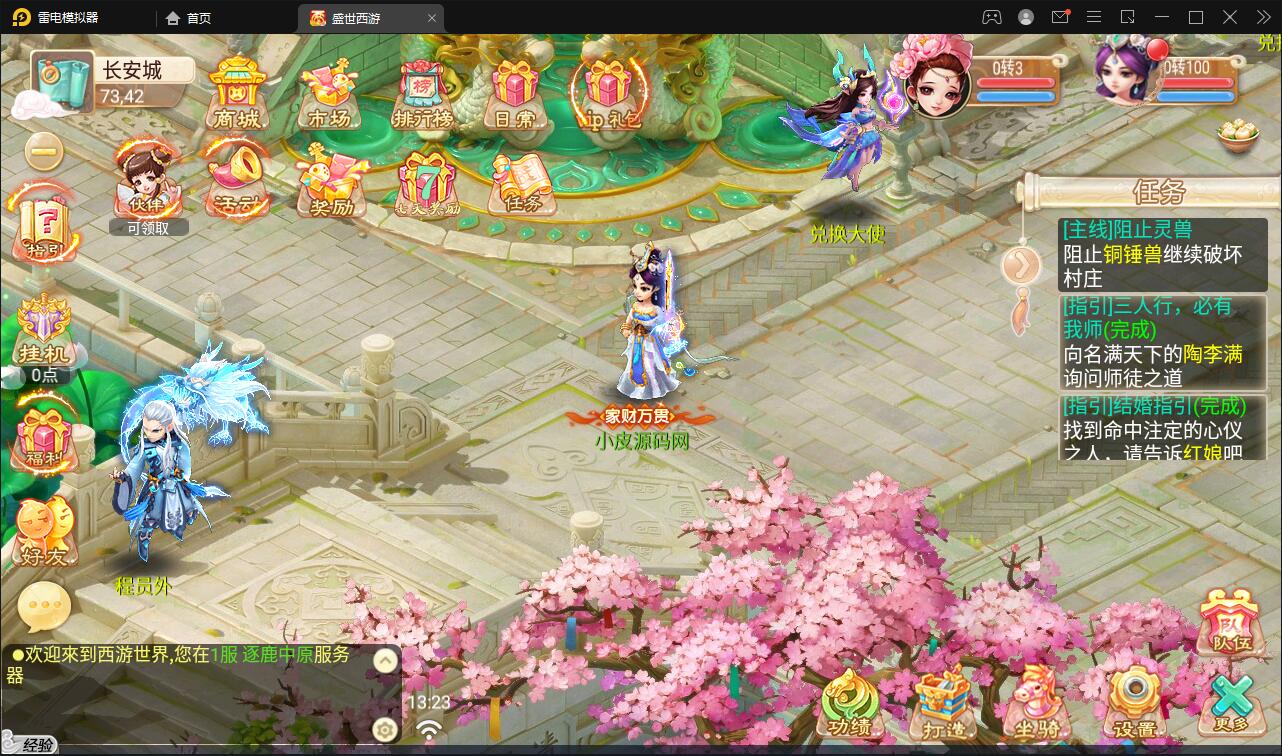Open the 排行榜 rankings icon
1282x756 pixels.
(x=422, y=88)
